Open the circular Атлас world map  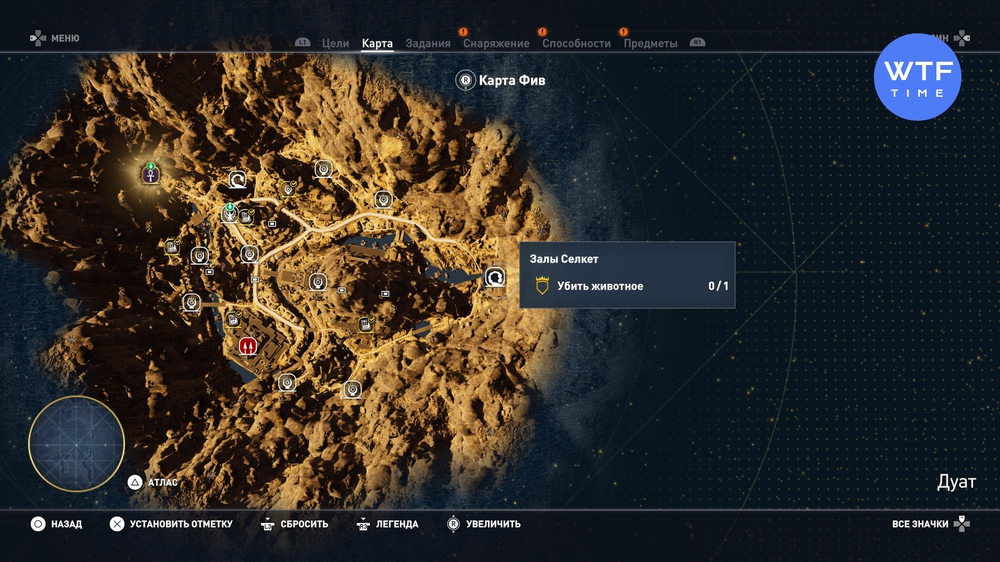tap(77, 444)
